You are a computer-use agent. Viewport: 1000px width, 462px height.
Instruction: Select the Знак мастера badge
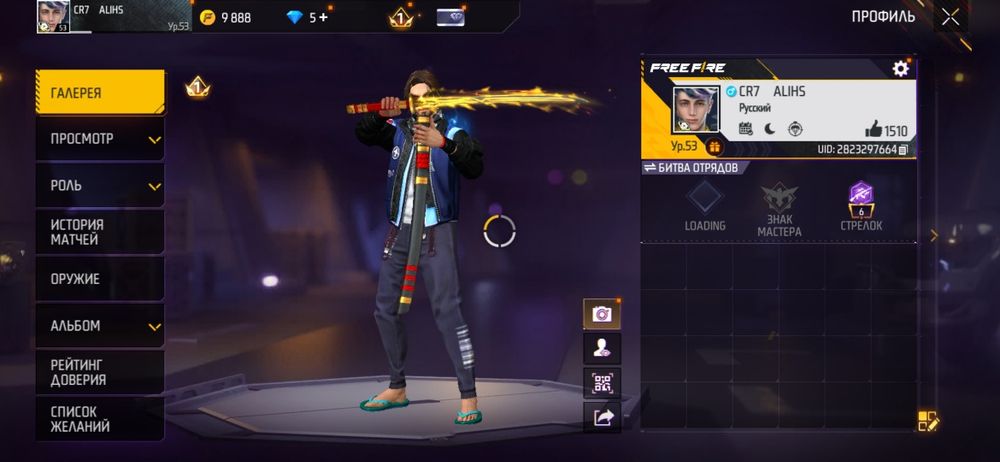(x=779, y=208)
